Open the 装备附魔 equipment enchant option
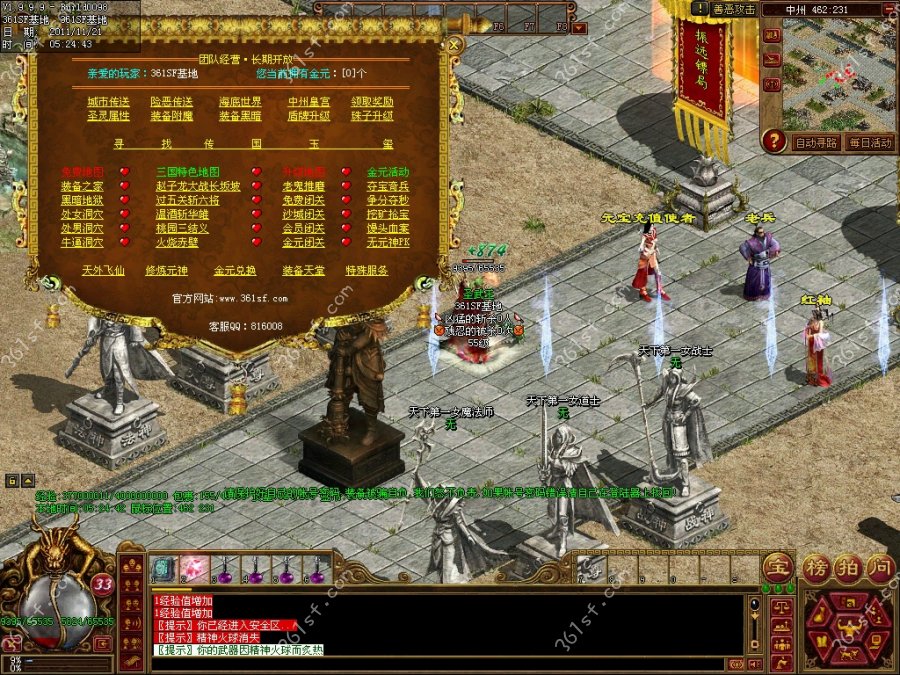This screenshot has width=900, height=675. click(x=171, y=116)
